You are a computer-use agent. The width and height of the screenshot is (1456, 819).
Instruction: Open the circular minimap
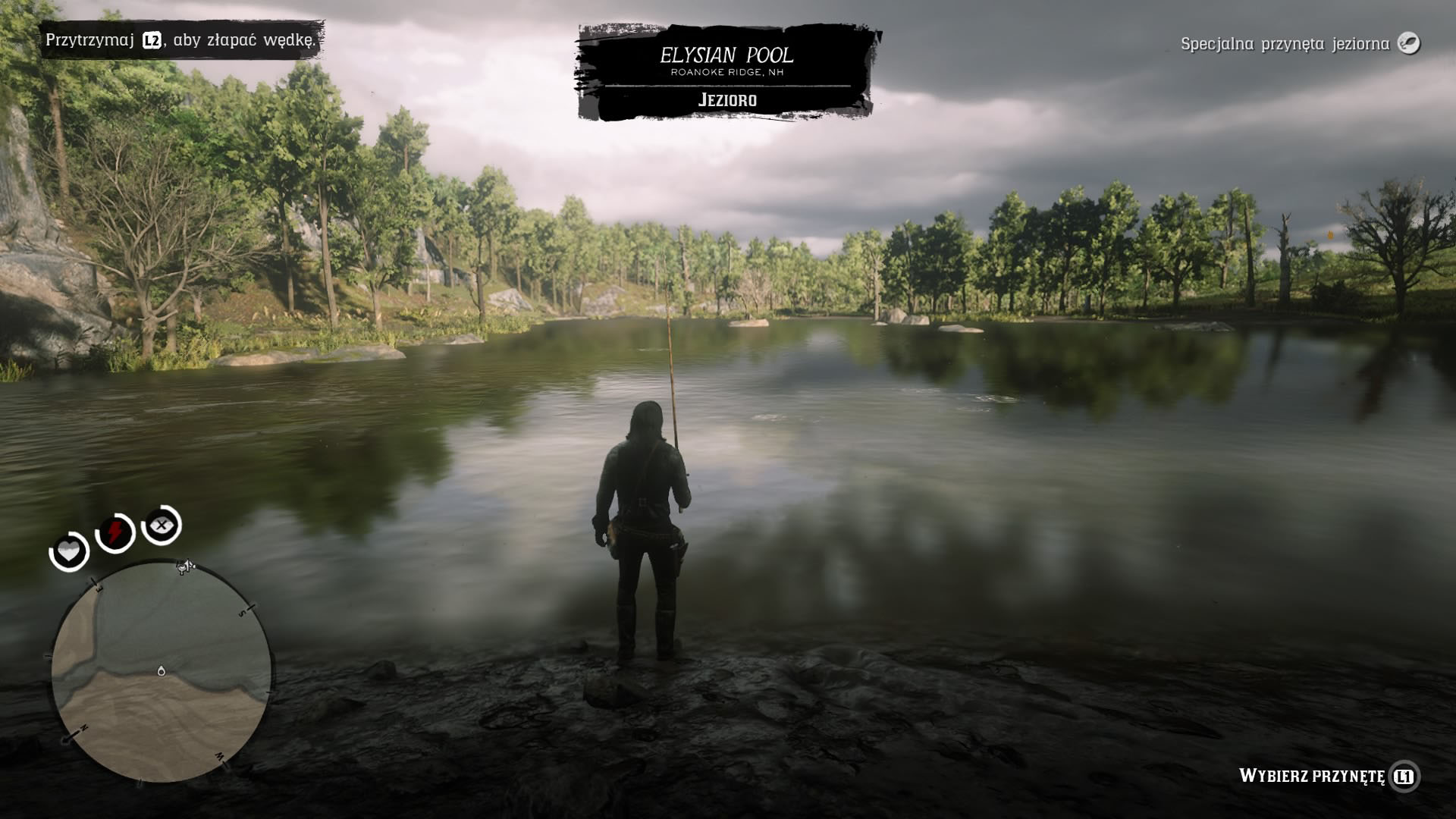[x=161, y=672]
